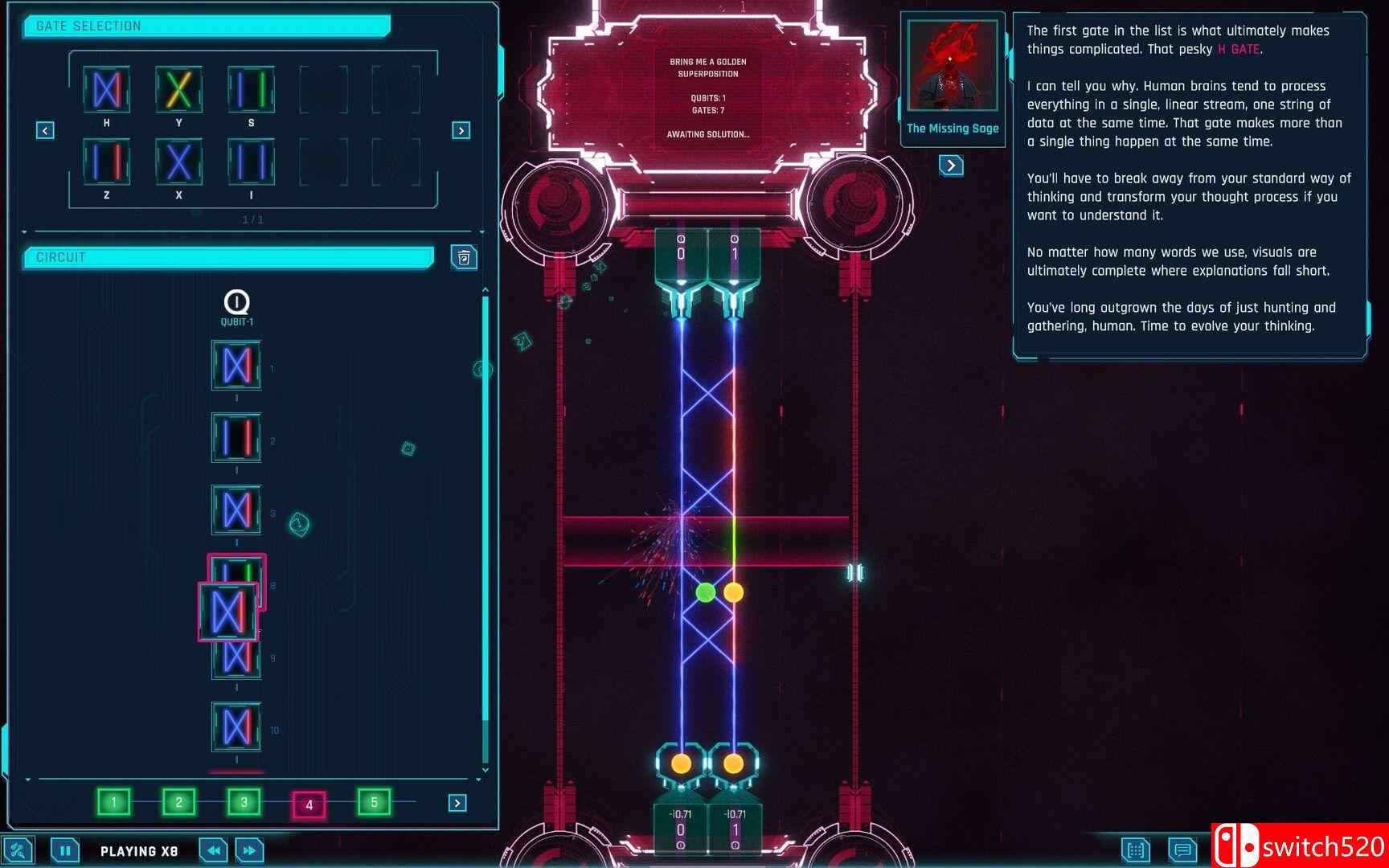The height and width of the screenshot is (868, 1389).
Task: Select the H gate from Gate Selection
Action: click(106, 90)
